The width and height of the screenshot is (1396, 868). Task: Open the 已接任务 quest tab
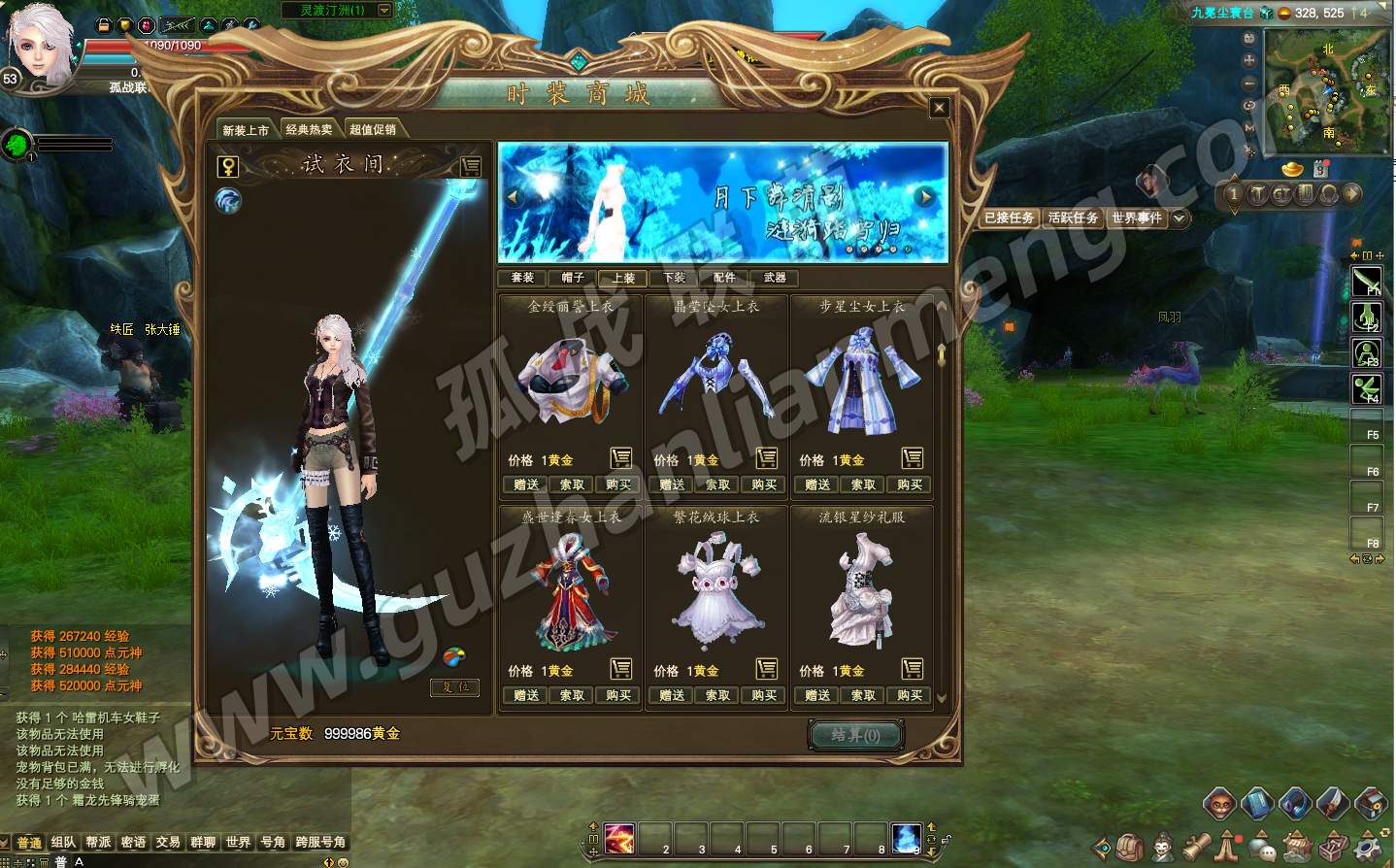[1010, 218]
